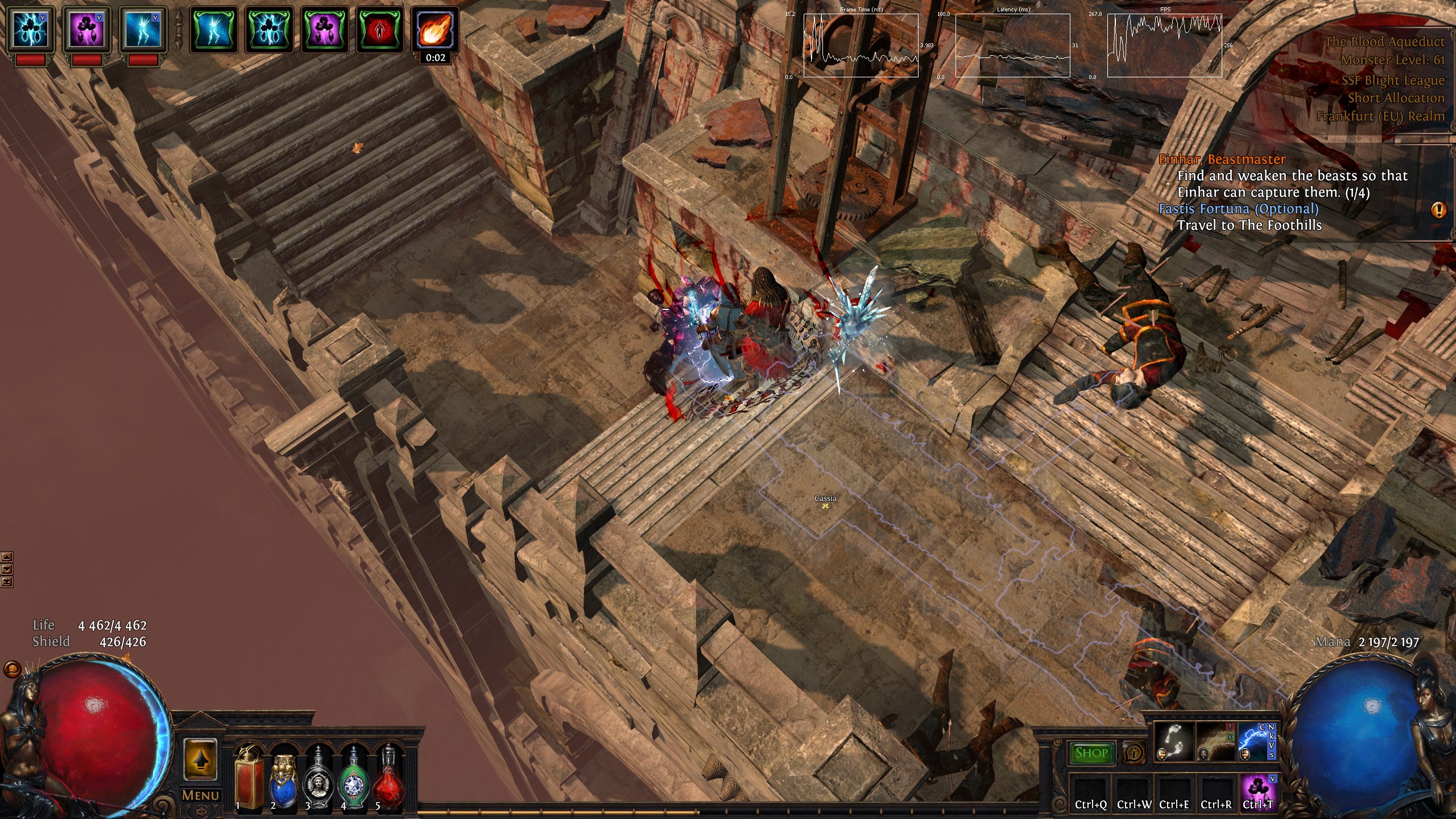Select the footprints movement skill slot
1456x819 pixels.
click(x=1174, y=741)
